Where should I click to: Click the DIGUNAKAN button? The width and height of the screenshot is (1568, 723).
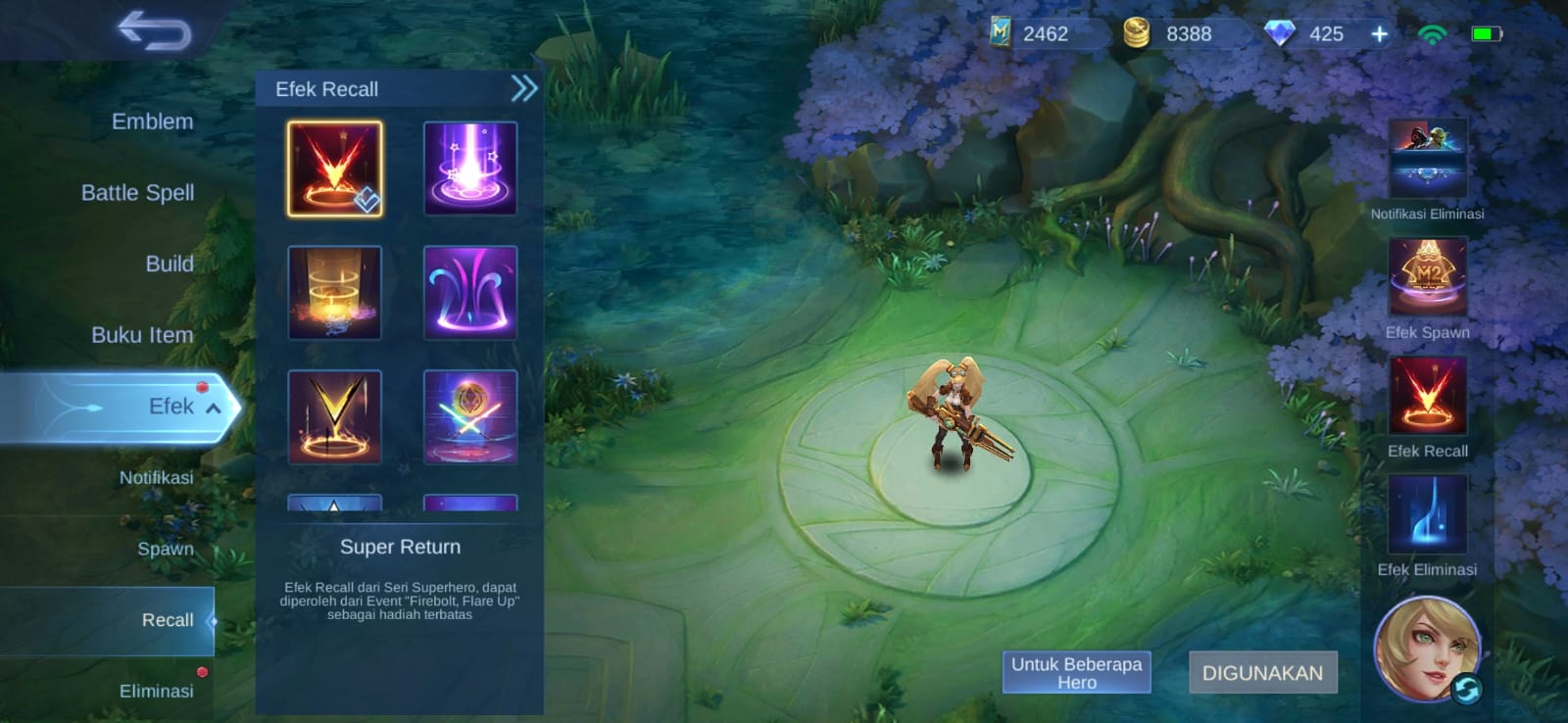(x=1262, y=673)
